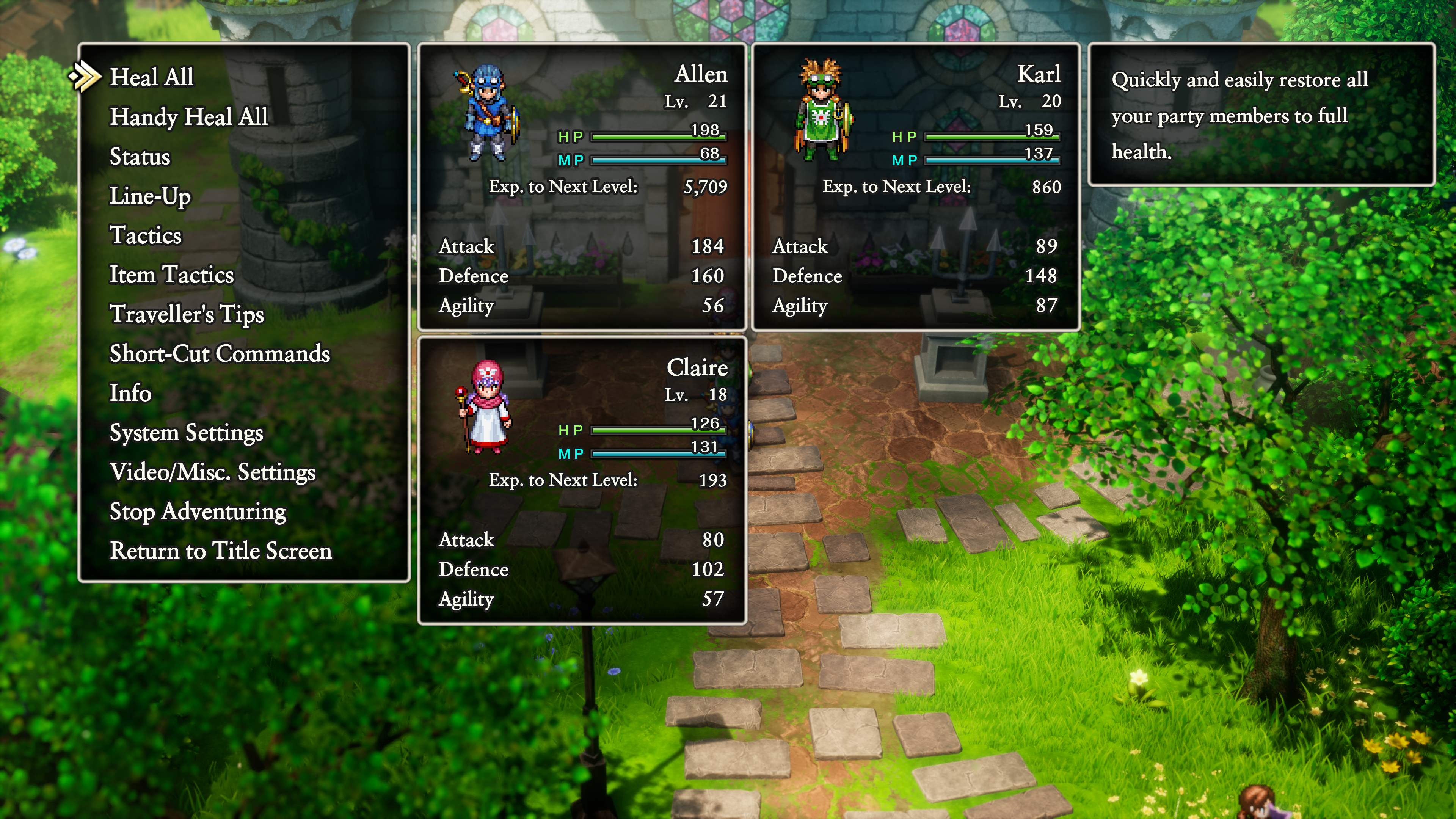1456x819 pixels.
Task: Select Karl's party member card
Action: [x=916, y=187]
